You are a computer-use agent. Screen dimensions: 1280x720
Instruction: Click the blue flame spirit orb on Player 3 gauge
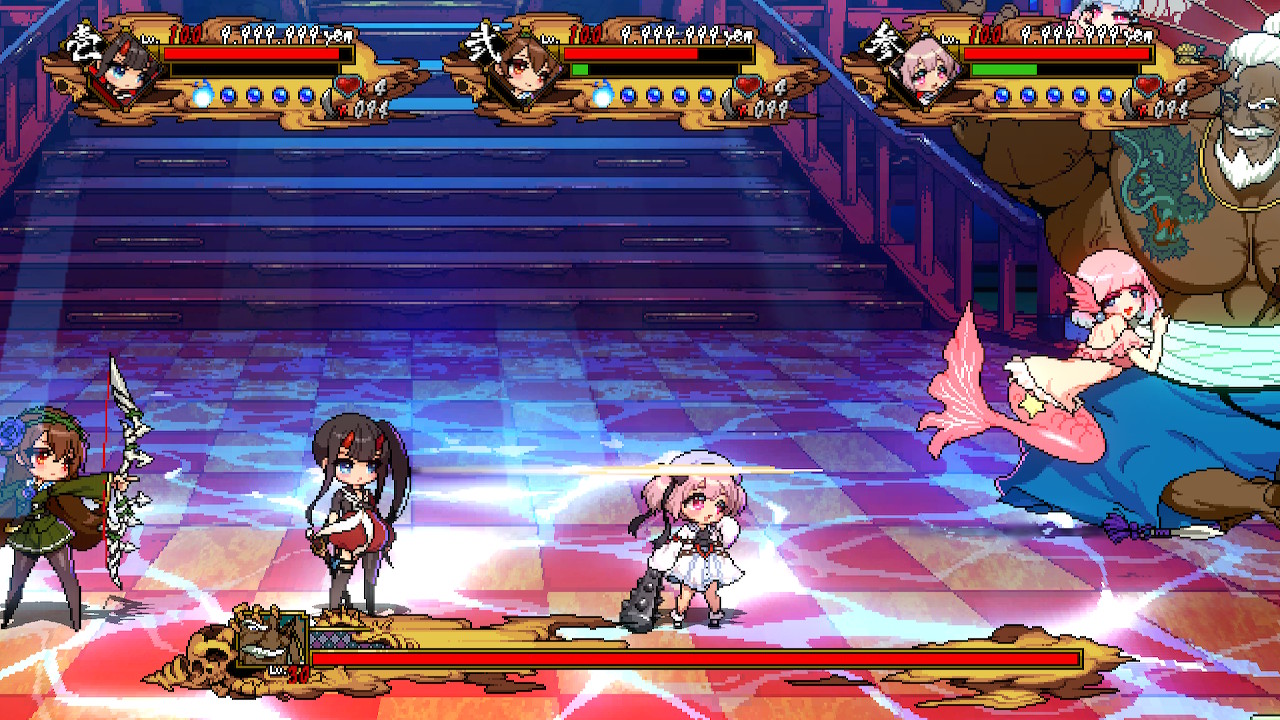point(1003,95)
